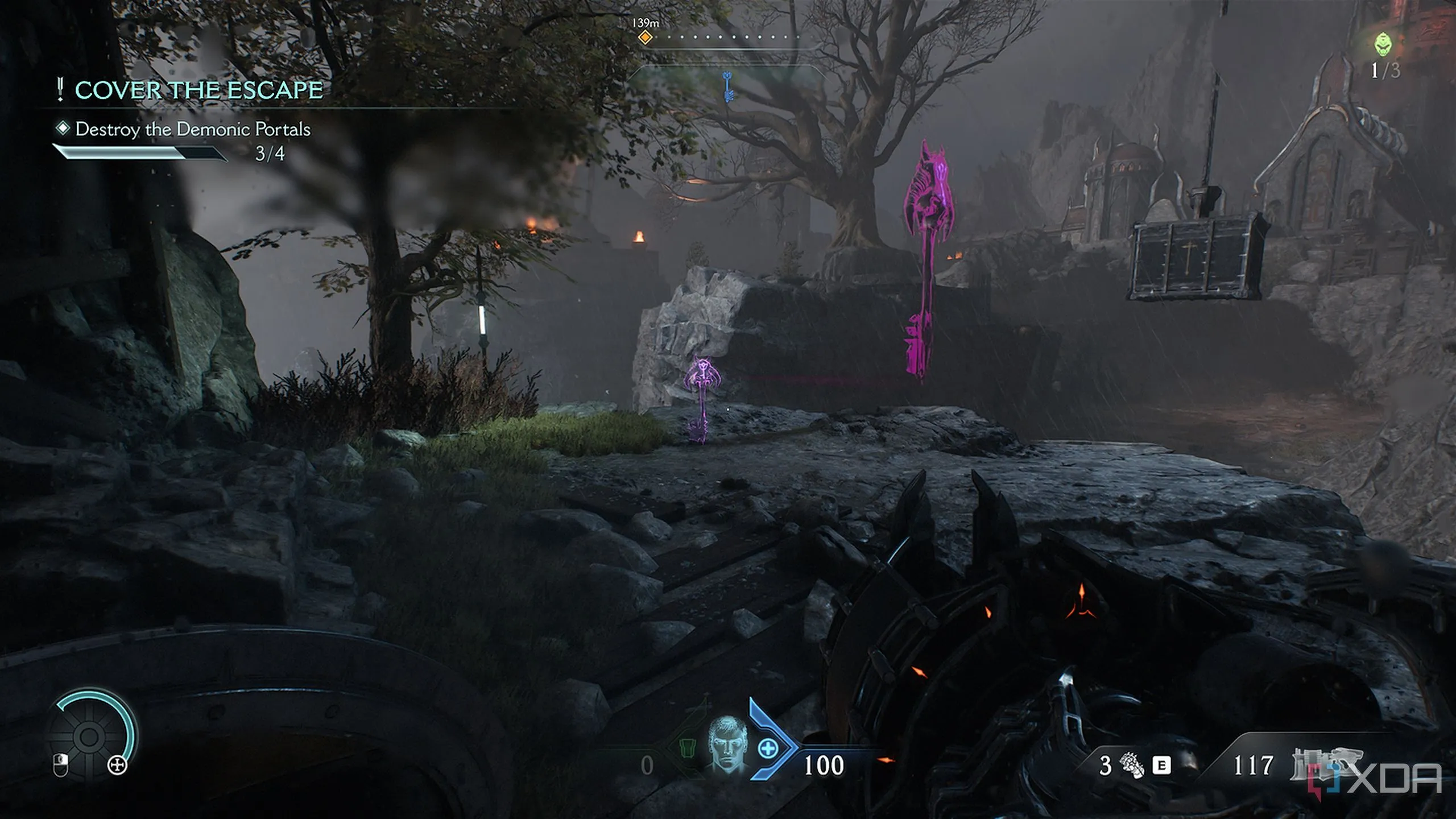The width and height of the screenshot is (1456, 819).
Task: Click the Destroy the Demonic Portals objective
Action: 193,129
